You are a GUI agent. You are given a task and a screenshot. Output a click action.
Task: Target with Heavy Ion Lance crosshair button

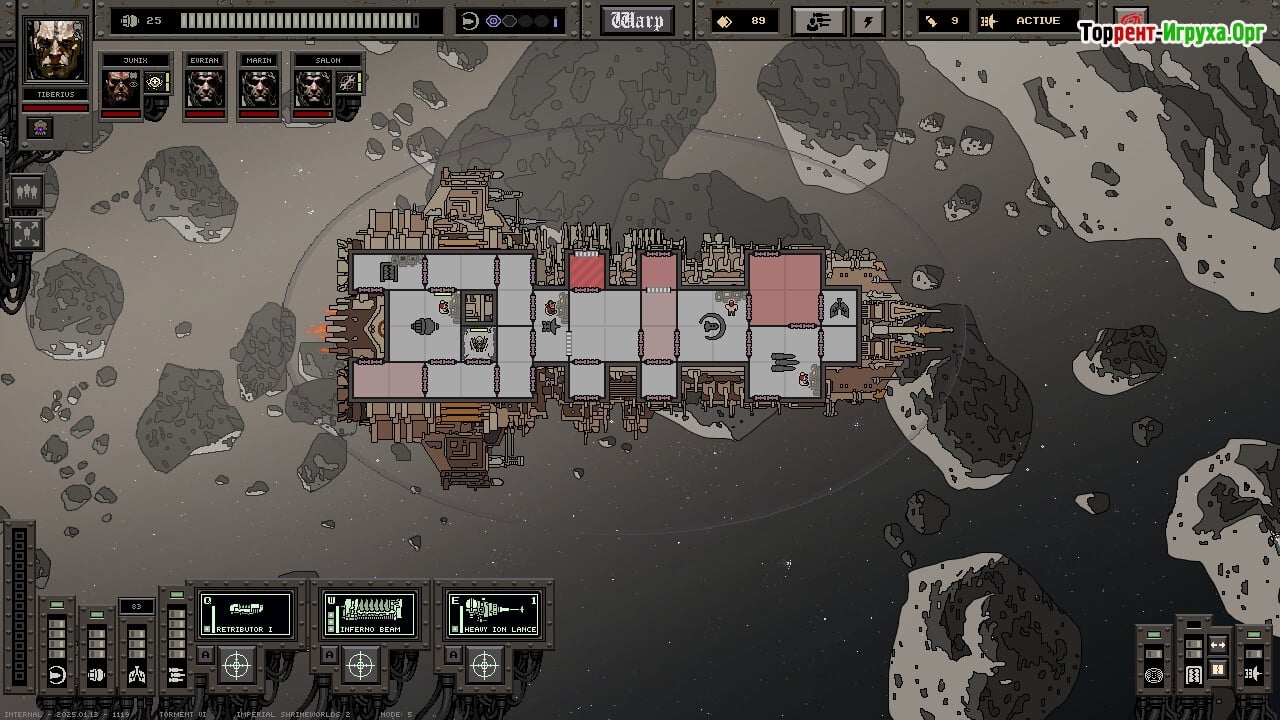click(x=484, y=664)
